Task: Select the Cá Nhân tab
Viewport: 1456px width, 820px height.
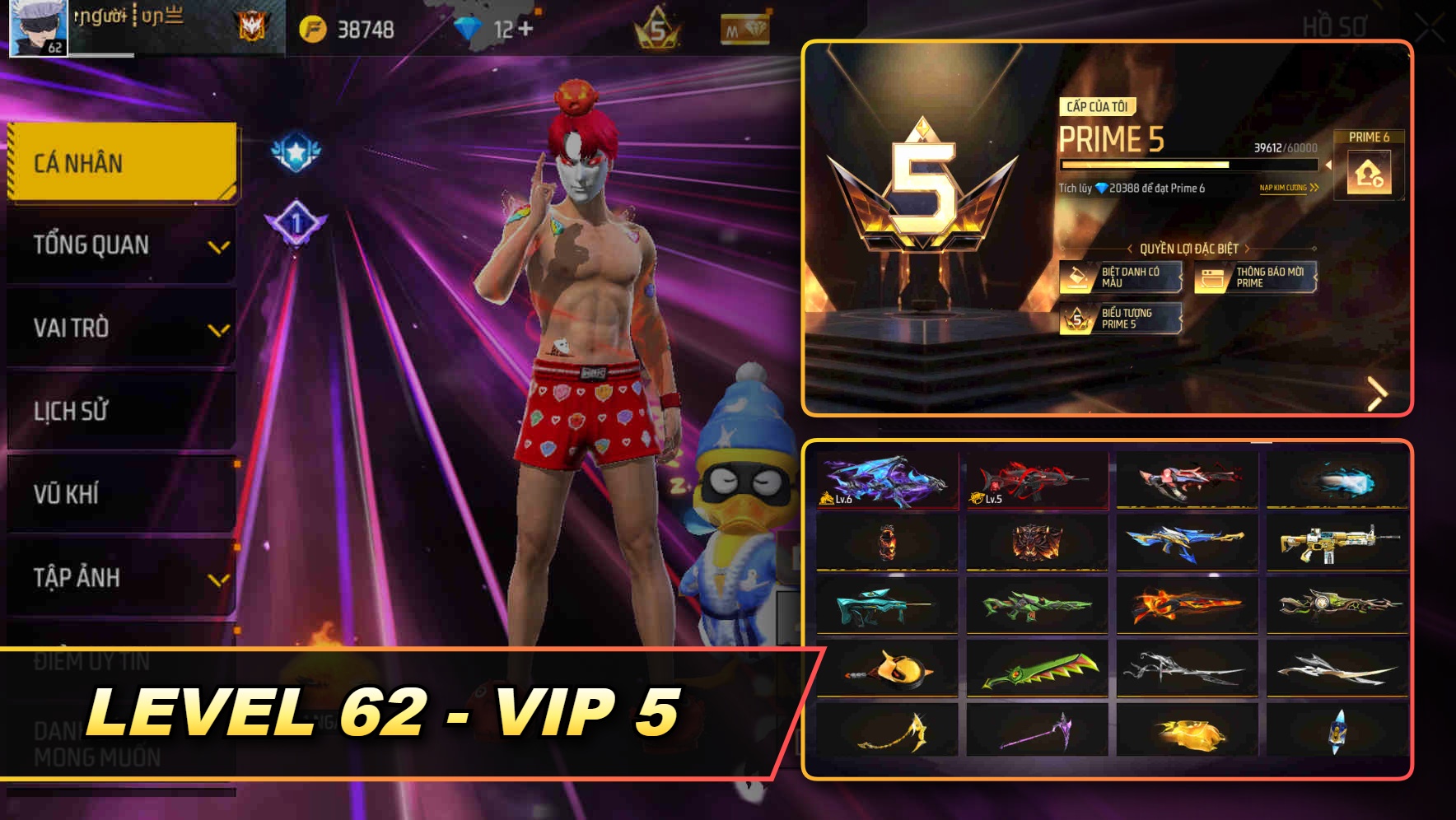Action: pos(119,162)
